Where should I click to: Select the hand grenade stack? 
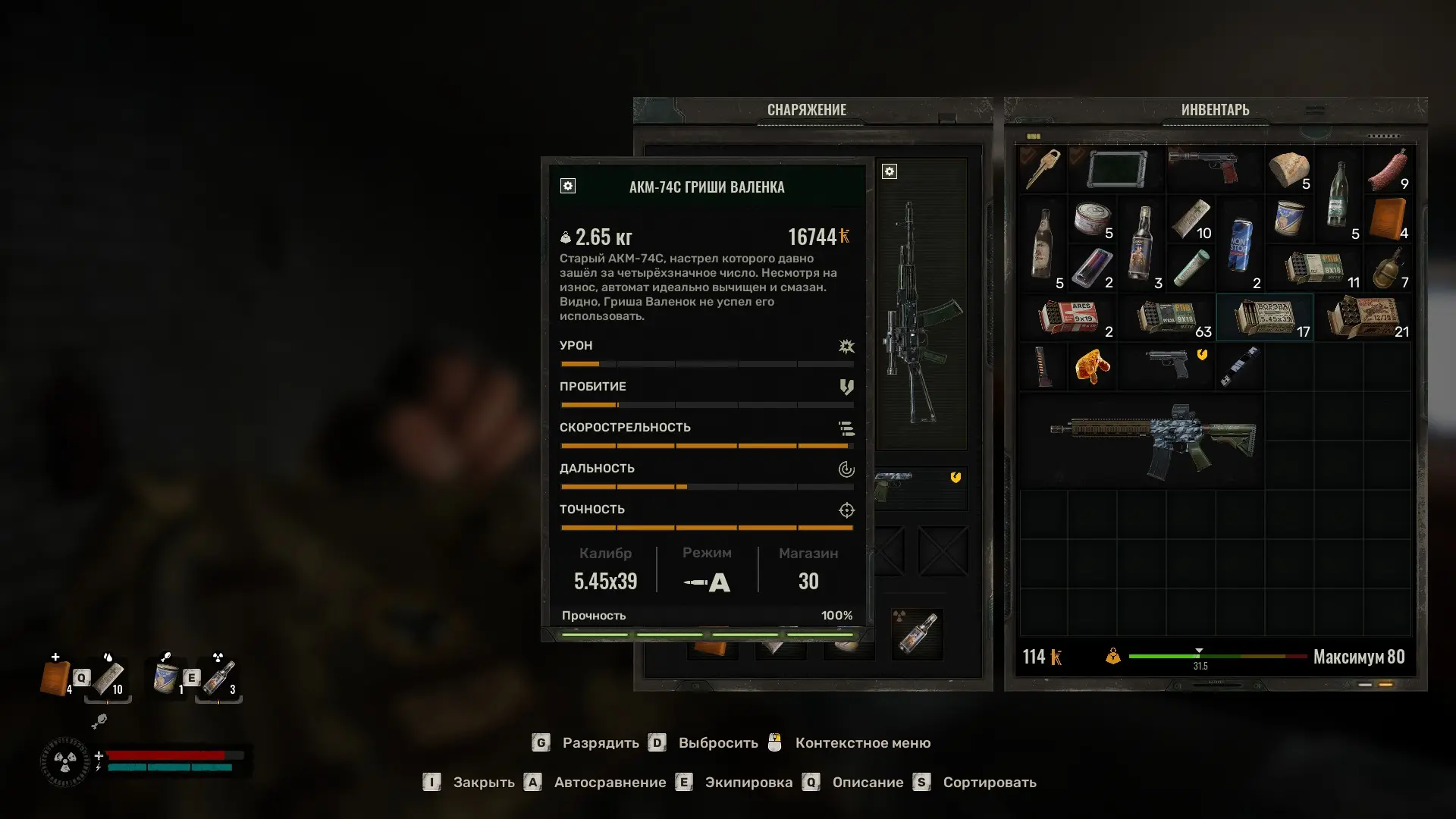(x=1388, y=268)
